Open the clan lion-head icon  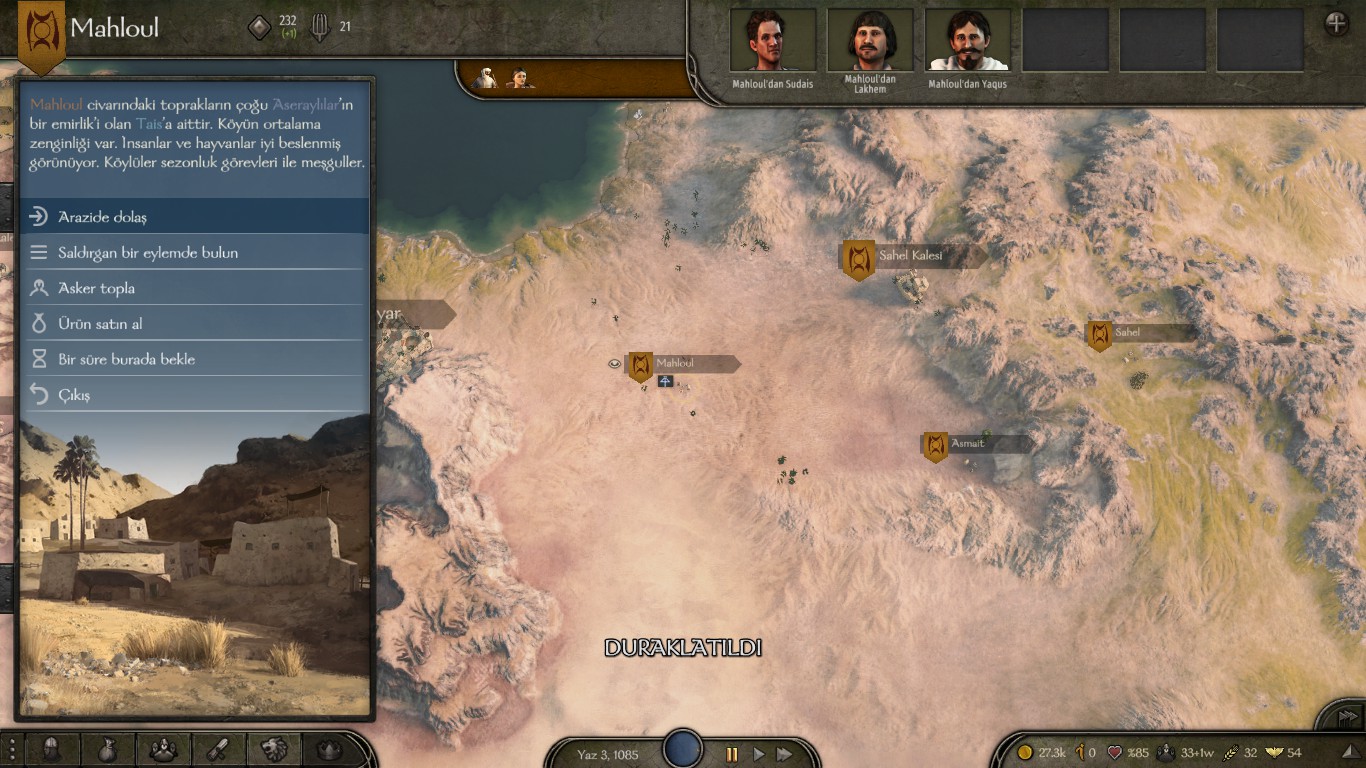[x=275, y=749]
